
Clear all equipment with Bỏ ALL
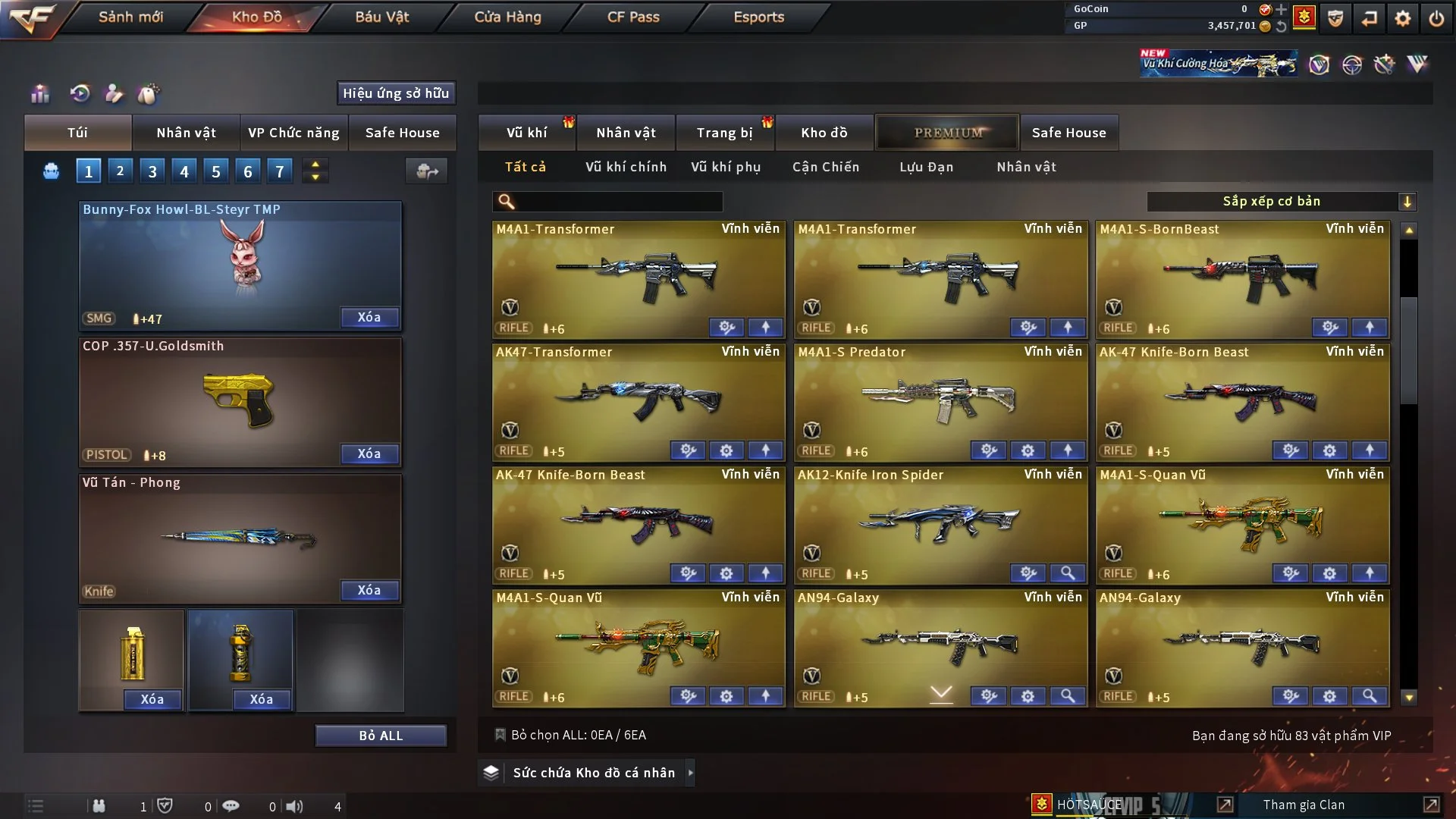pos(381,736)
